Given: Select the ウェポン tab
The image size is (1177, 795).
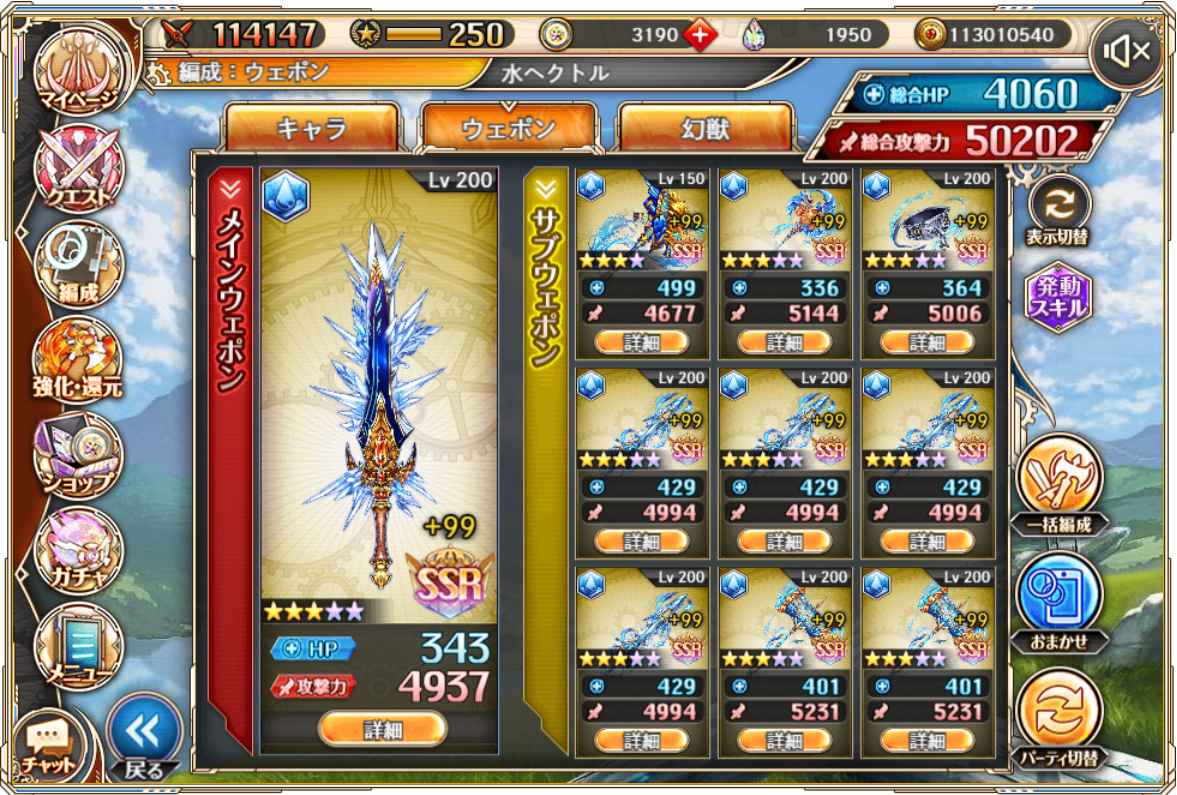Looking at the screenshot, I should 508,129.
